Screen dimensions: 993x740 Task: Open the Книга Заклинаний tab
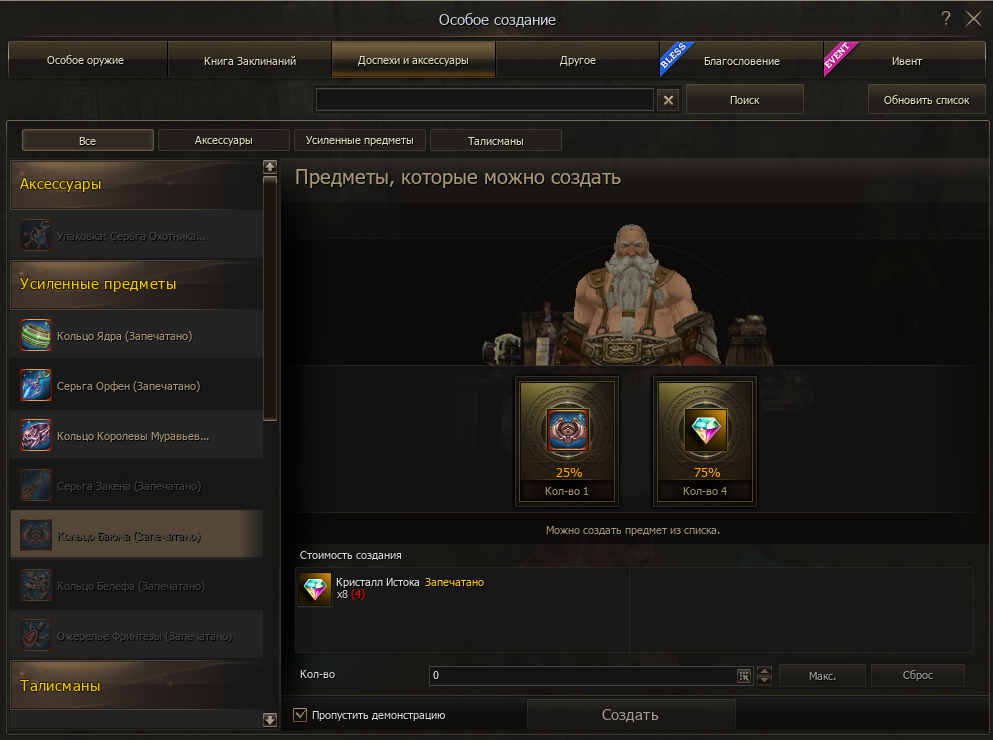(x=250, y=61)
